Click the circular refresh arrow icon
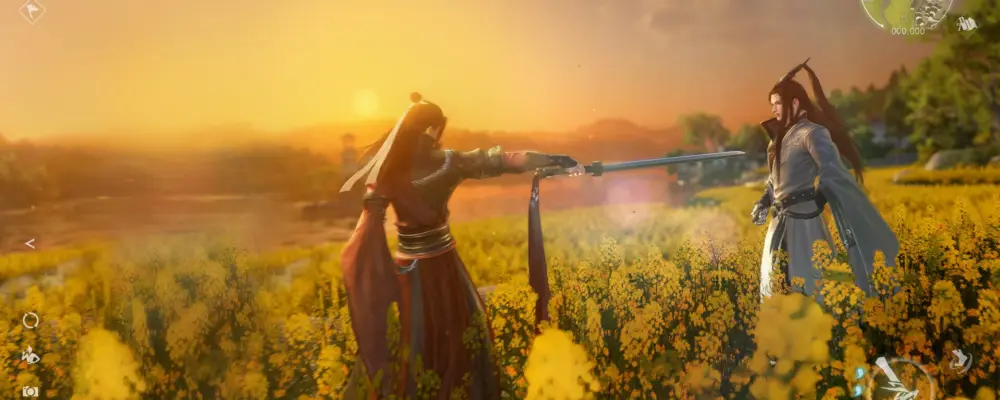 coord(31,320)
